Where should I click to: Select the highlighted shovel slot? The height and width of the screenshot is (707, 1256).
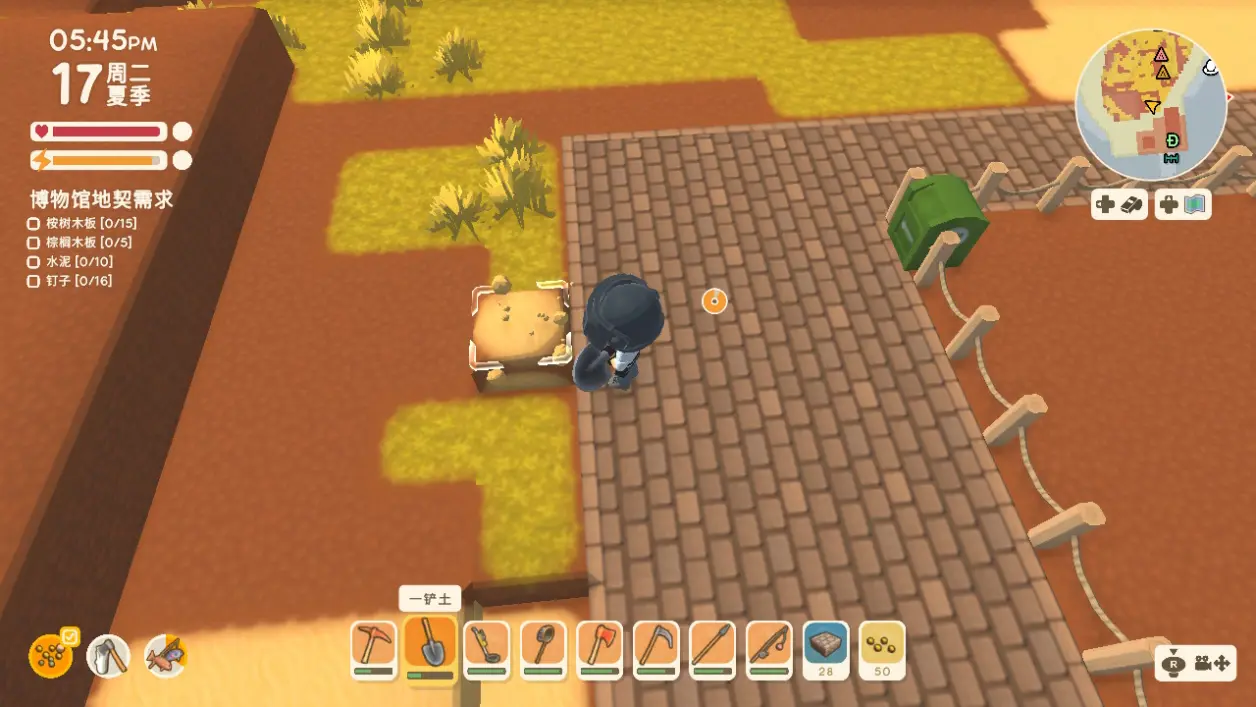tap(431, 645)
